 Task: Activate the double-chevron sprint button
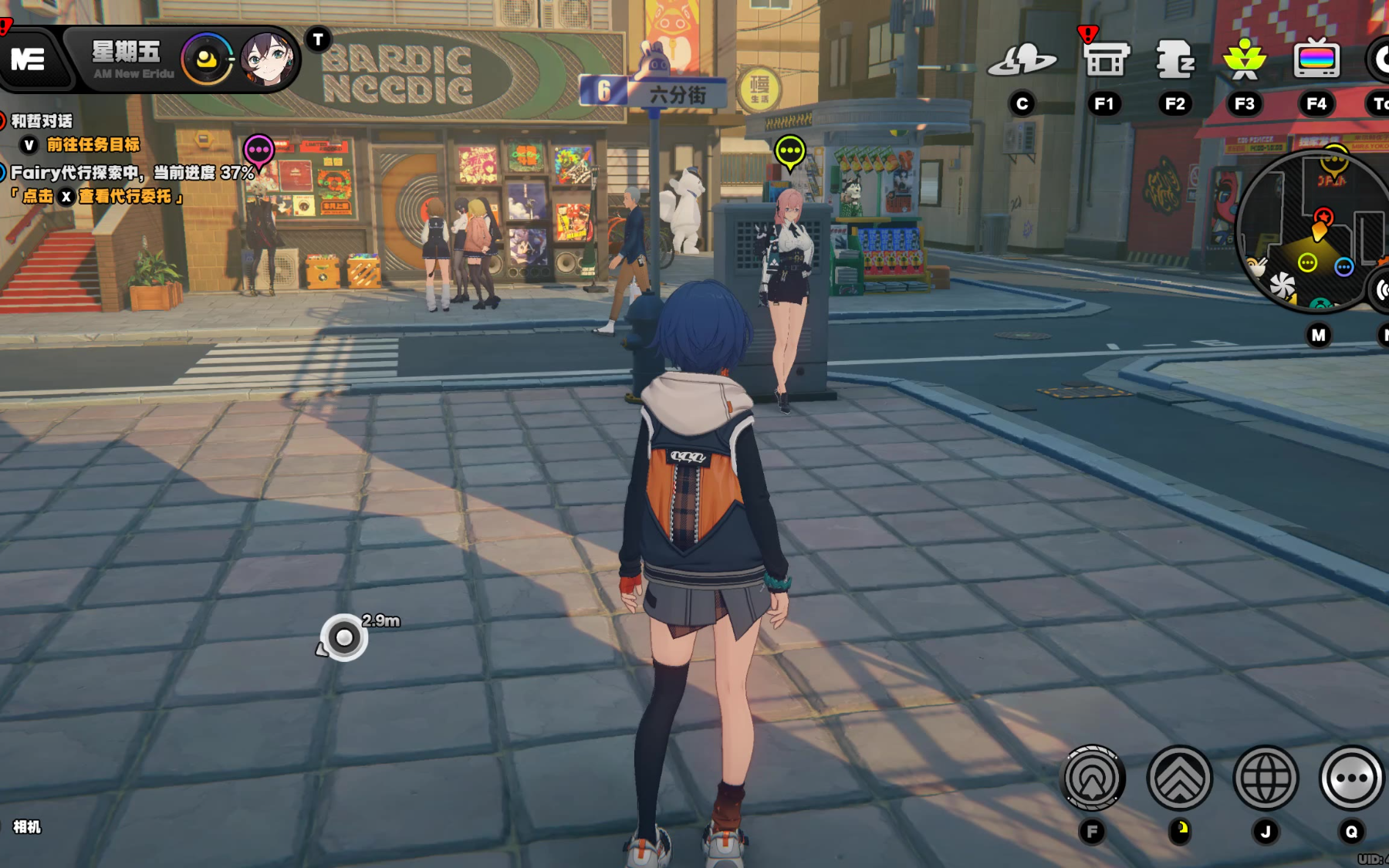1179,778
